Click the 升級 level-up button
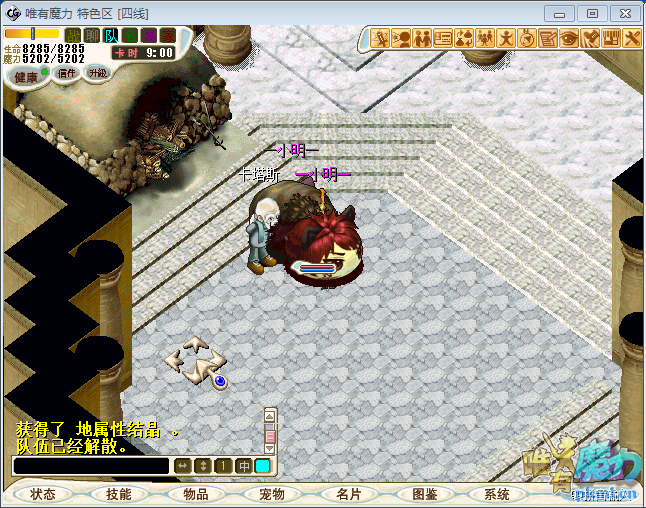646x508 pixels. point(97,73)
